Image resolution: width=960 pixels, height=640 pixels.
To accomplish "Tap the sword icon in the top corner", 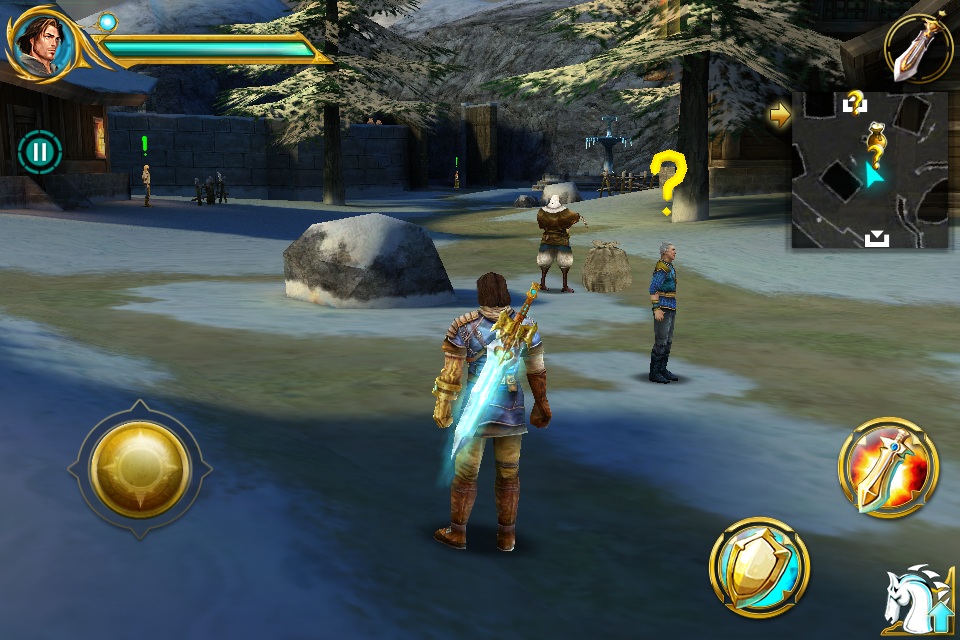I will coord(917,48).
